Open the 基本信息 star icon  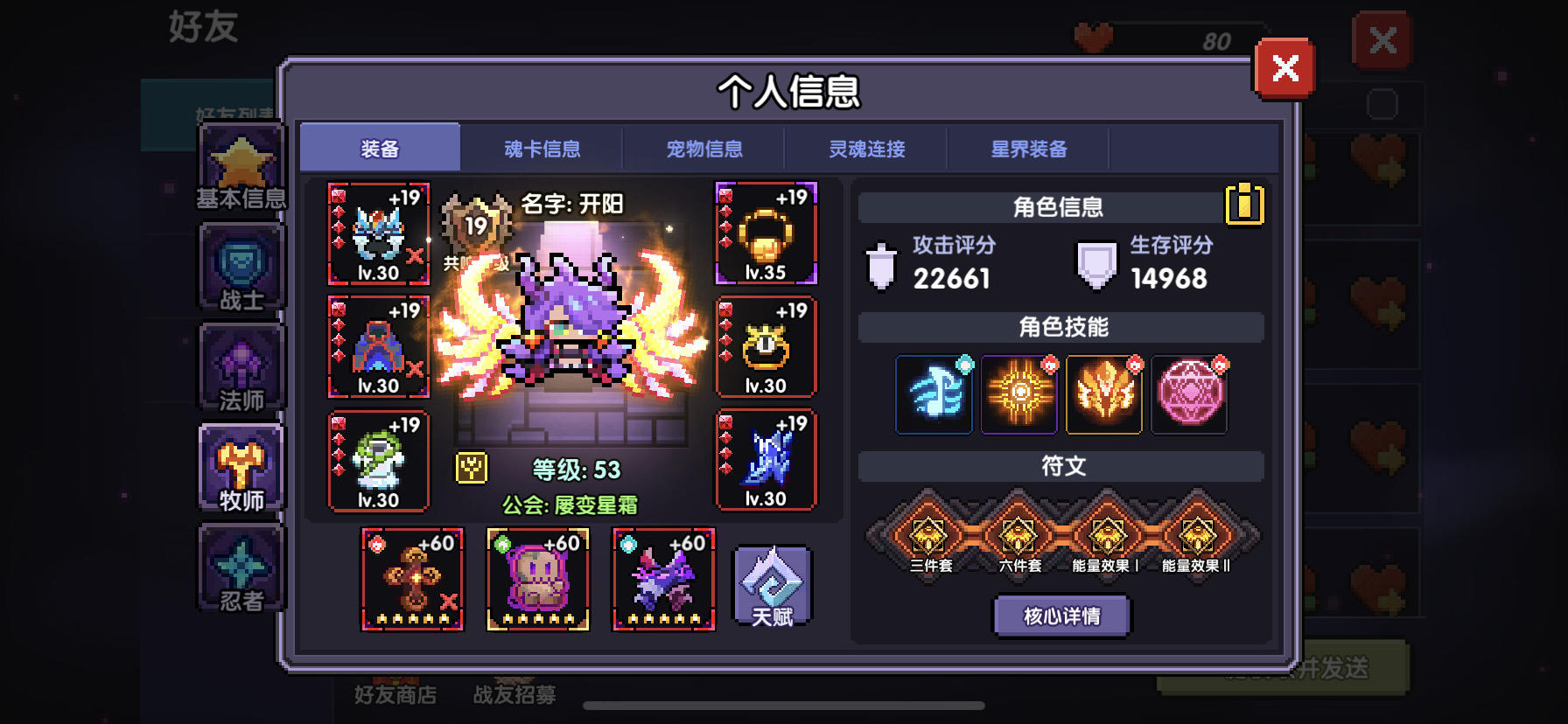(241, 166)
